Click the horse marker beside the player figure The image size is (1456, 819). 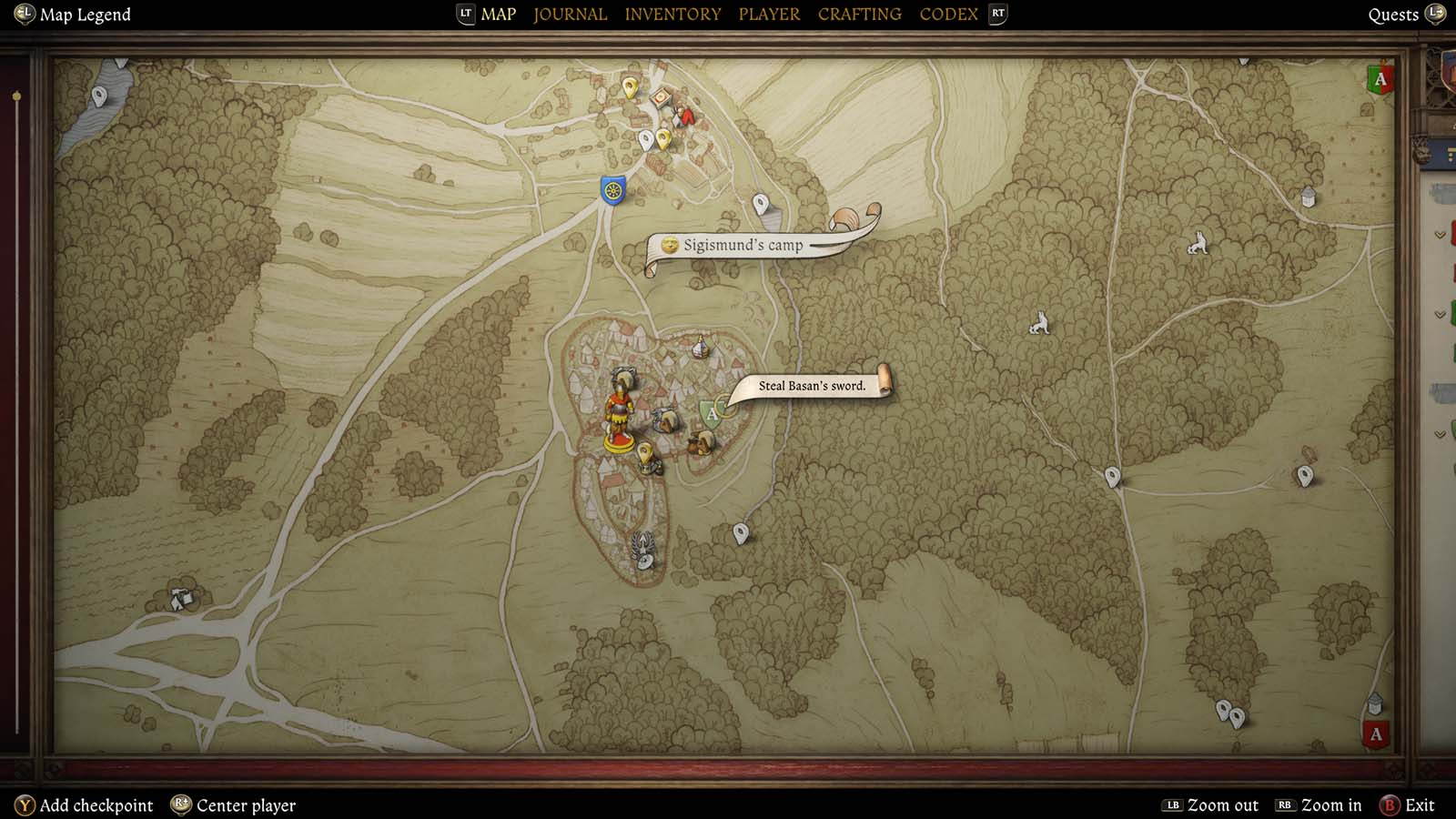tap(665, 422)
